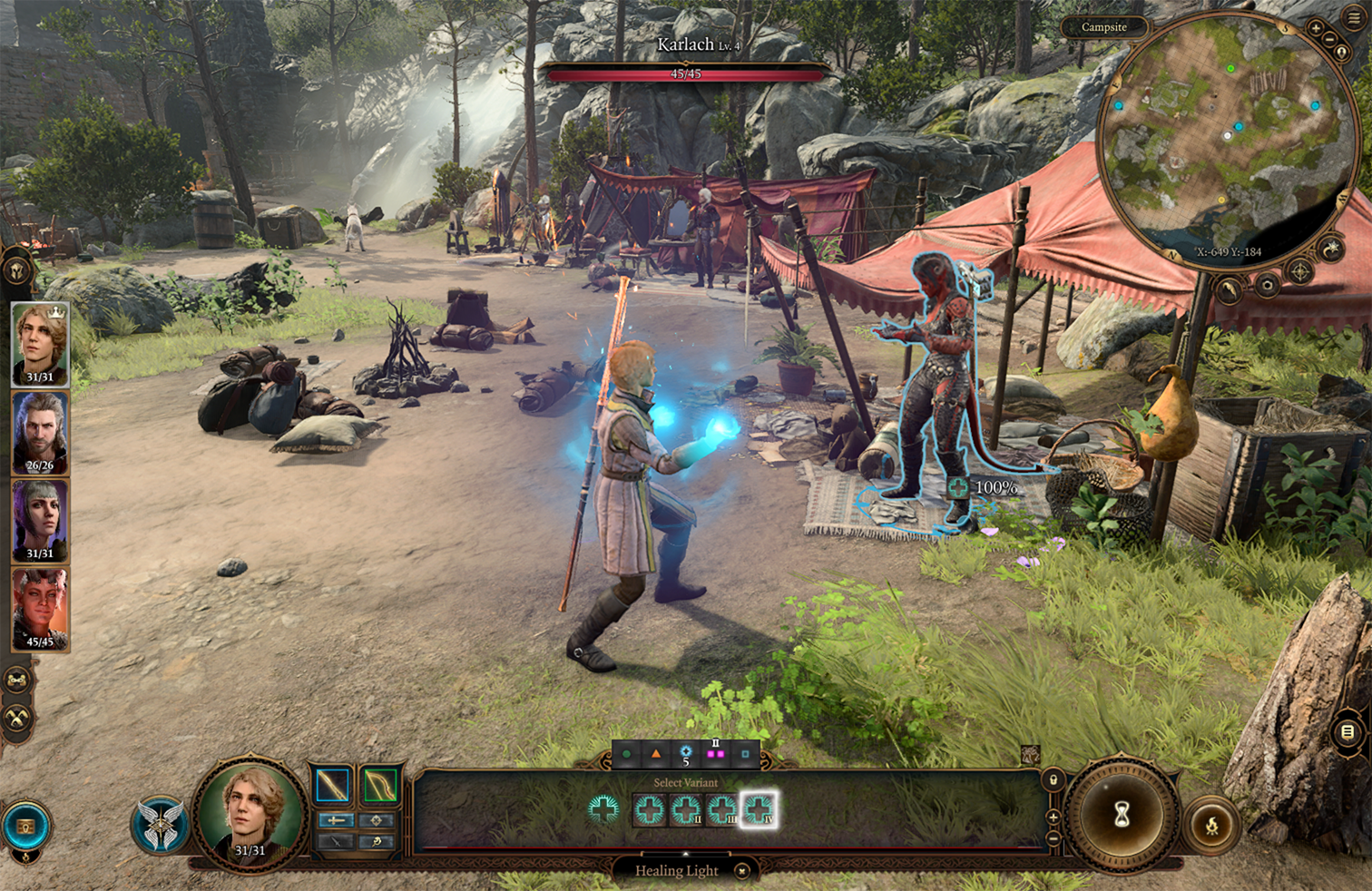The height and width of the screenshot is (891, 1372).
Task: Select the grey-haired companion portrait with 31/31
Action: point(40,522)
